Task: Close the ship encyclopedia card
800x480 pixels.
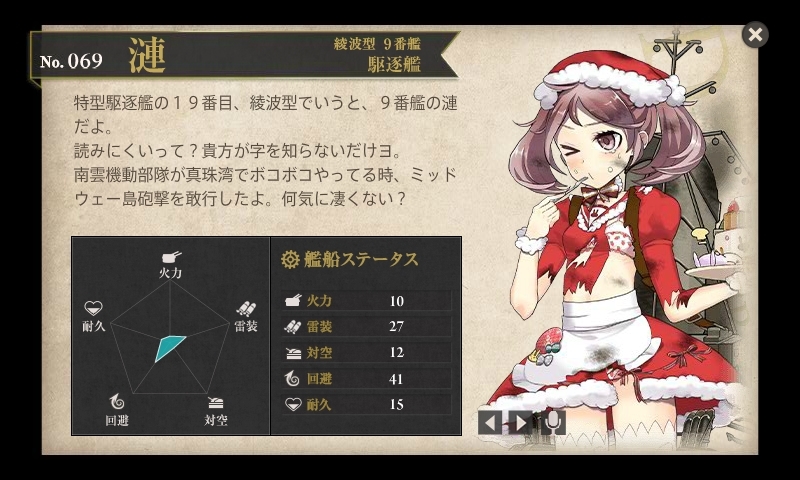Action: coord(755,35)
